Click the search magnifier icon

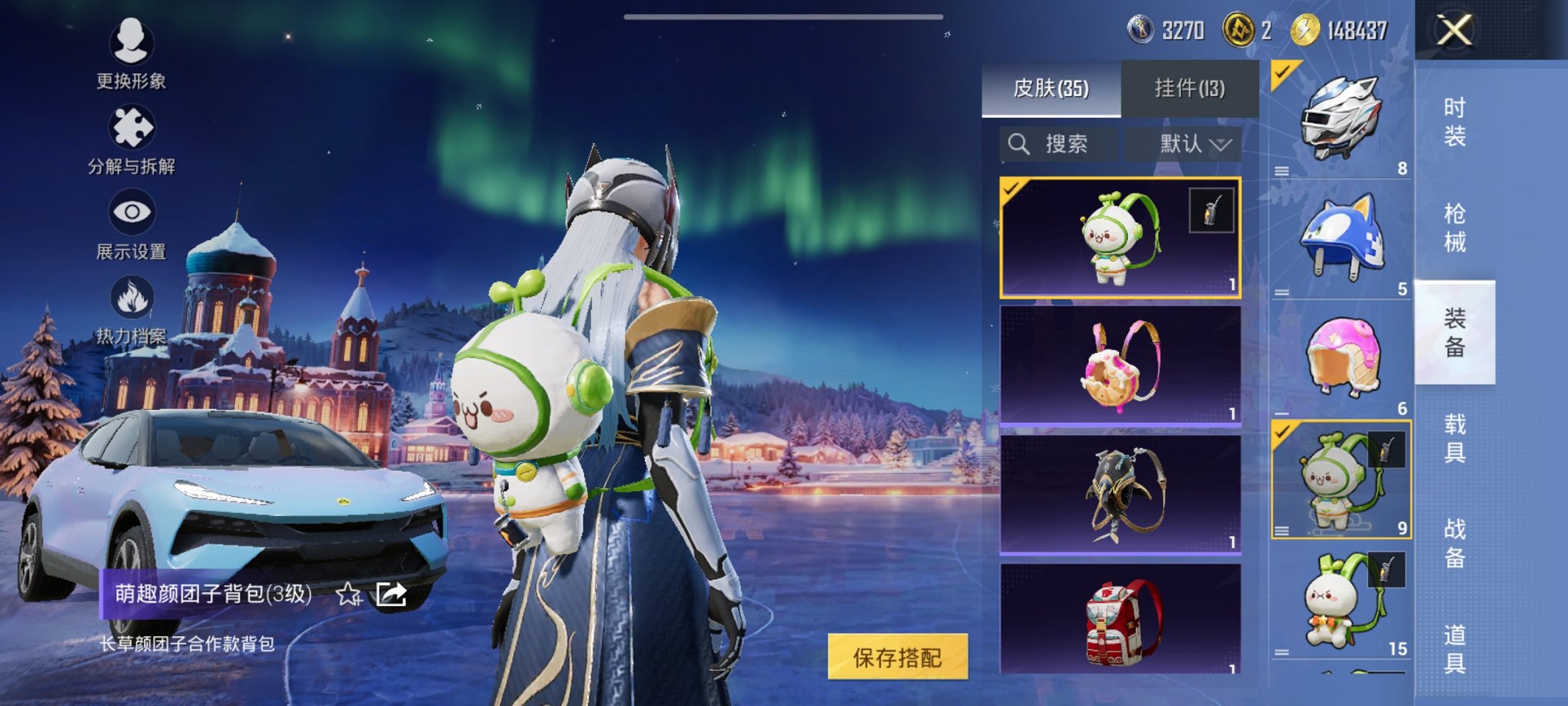click(x=1020, y=144)
